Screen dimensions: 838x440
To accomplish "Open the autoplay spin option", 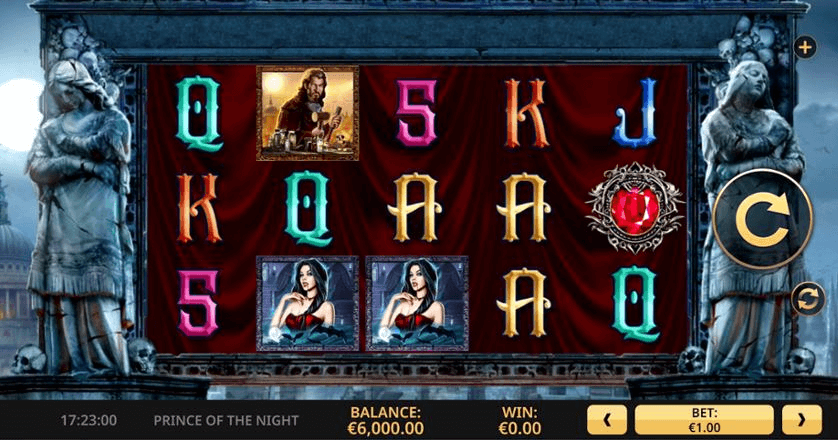I will coord(806,299).
